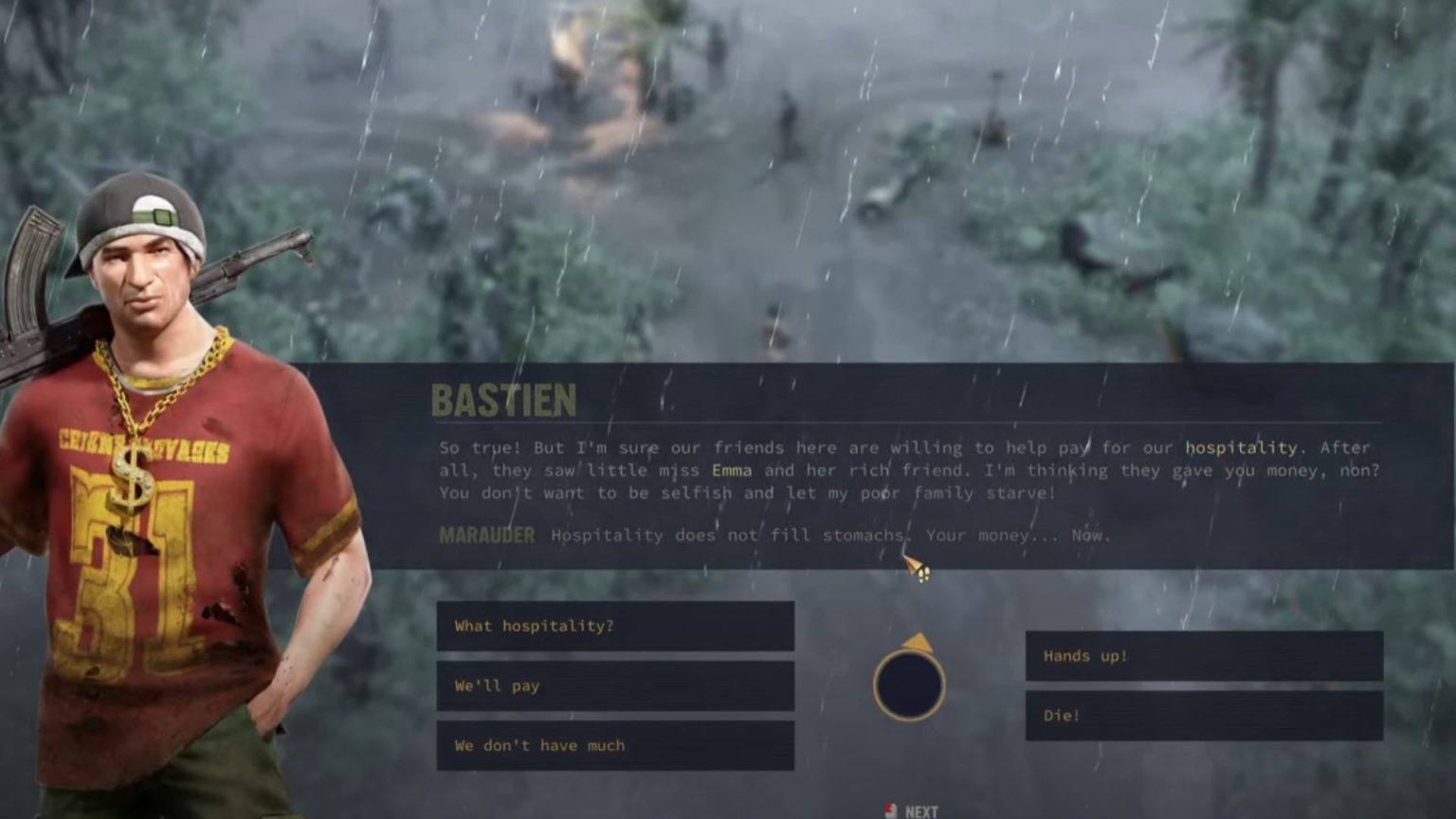Click the mouse cursor near the marauder line

tap(916, 566)
